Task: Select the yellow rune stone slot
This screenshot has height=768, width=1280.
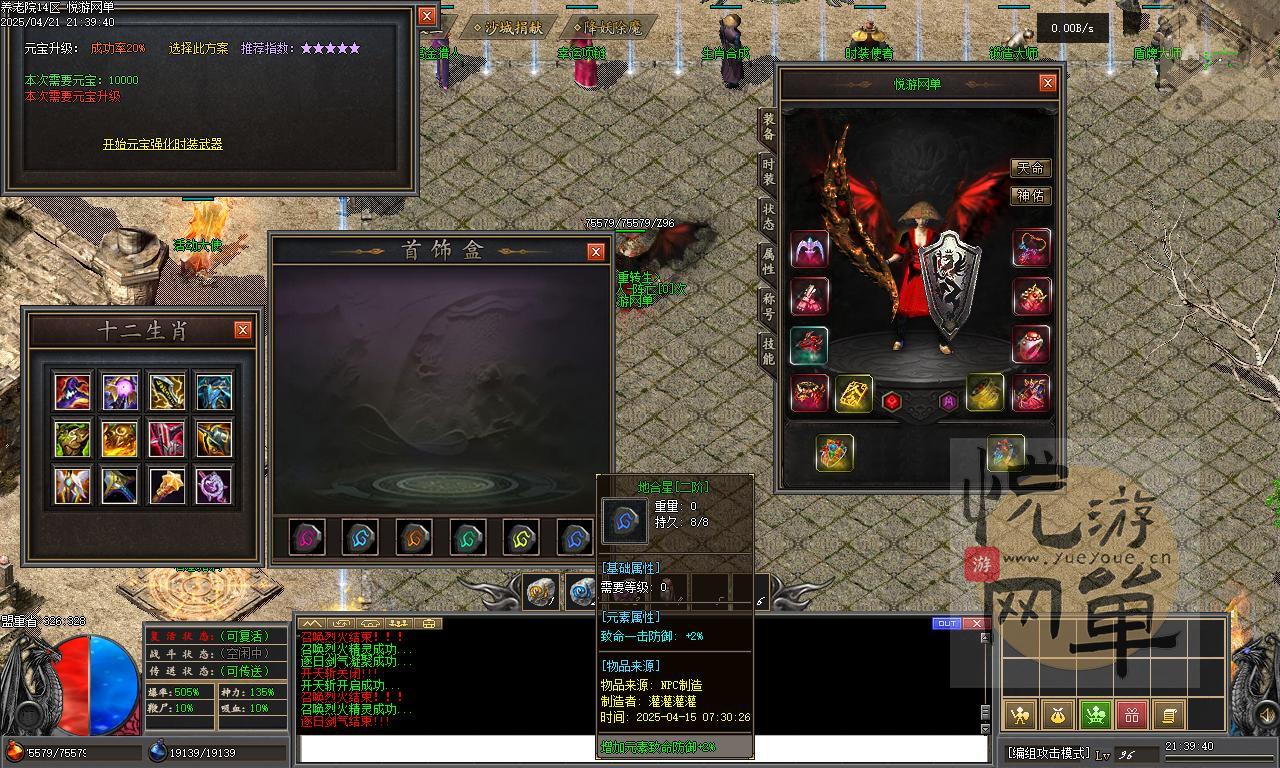Action: pyautogui.click(x=521, y=538)
